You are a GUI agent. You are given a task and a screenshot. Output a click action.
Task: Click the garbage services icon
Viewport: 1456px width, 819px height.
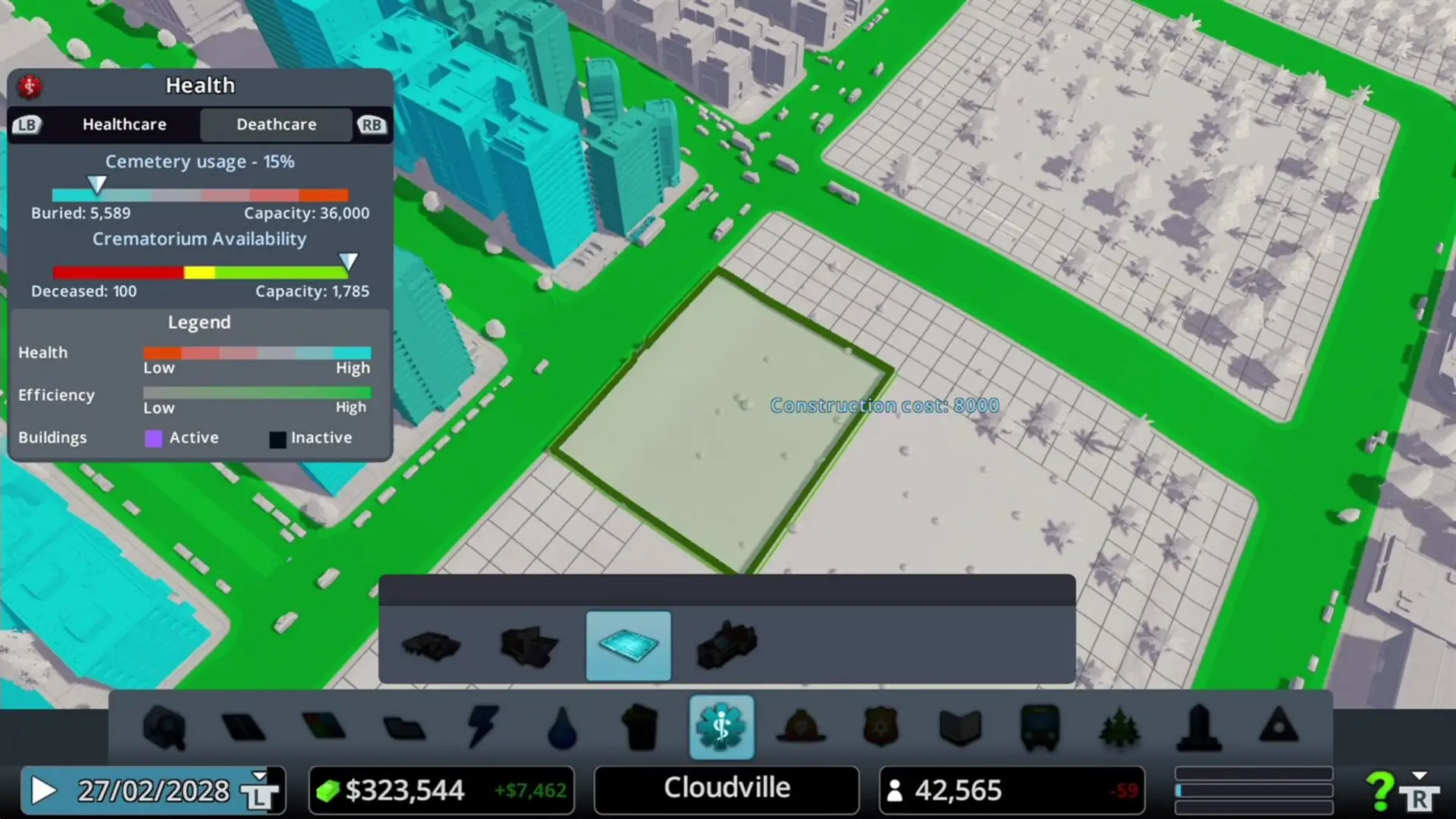(642, 728)
